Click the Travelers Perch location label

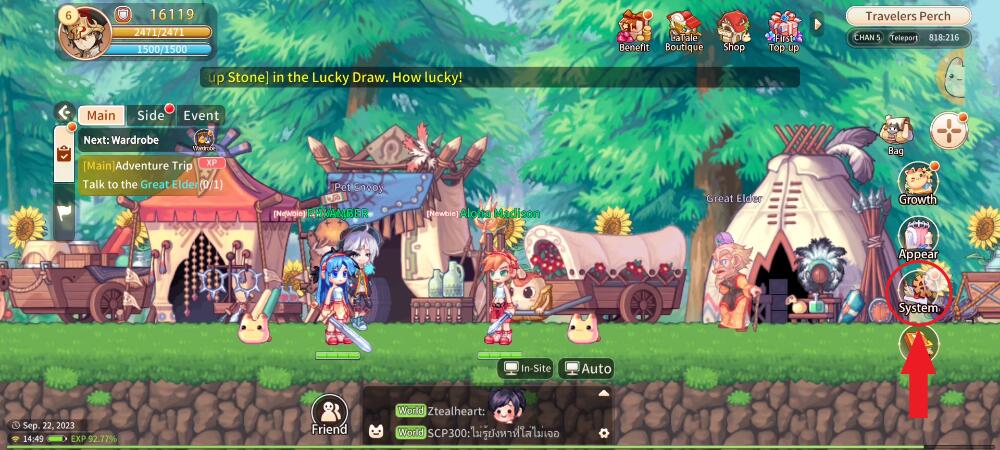click(909, 16)
